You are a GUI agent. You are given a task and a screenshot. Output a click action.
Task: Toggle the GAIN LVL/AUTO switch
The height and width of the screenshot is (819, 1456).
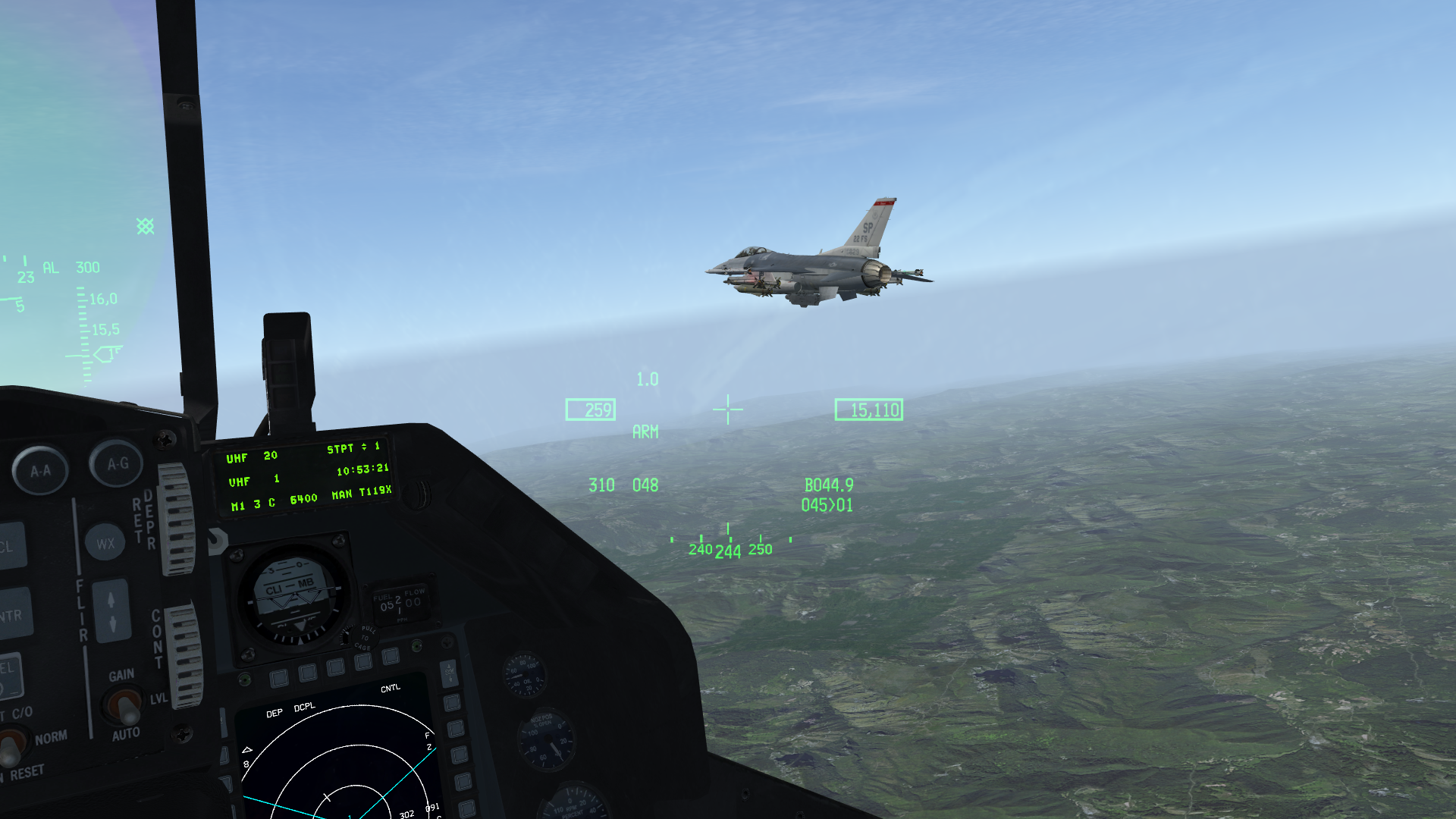point(126,707)
